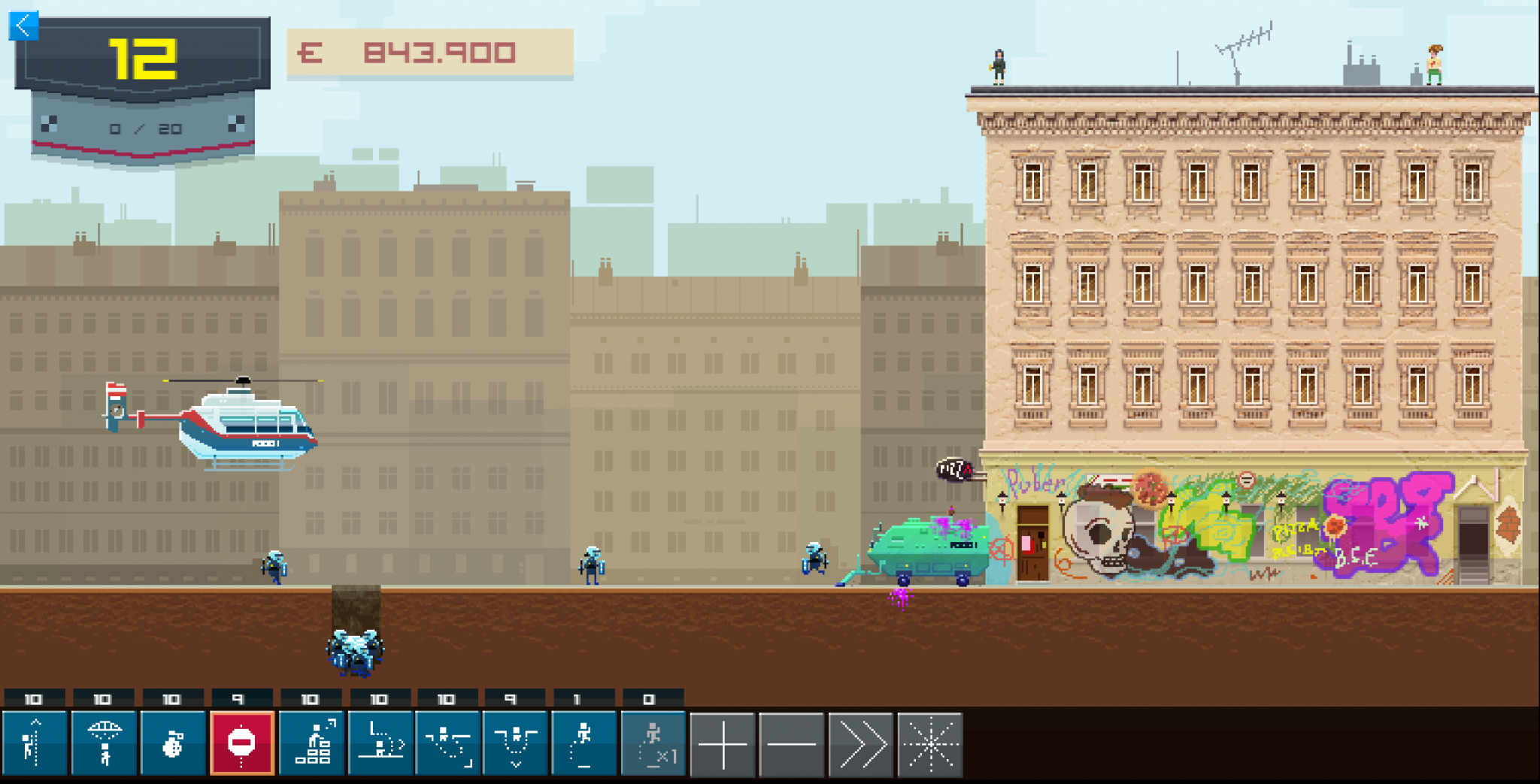Select the climber skill
1540x784 pixels.
[34, 743]
